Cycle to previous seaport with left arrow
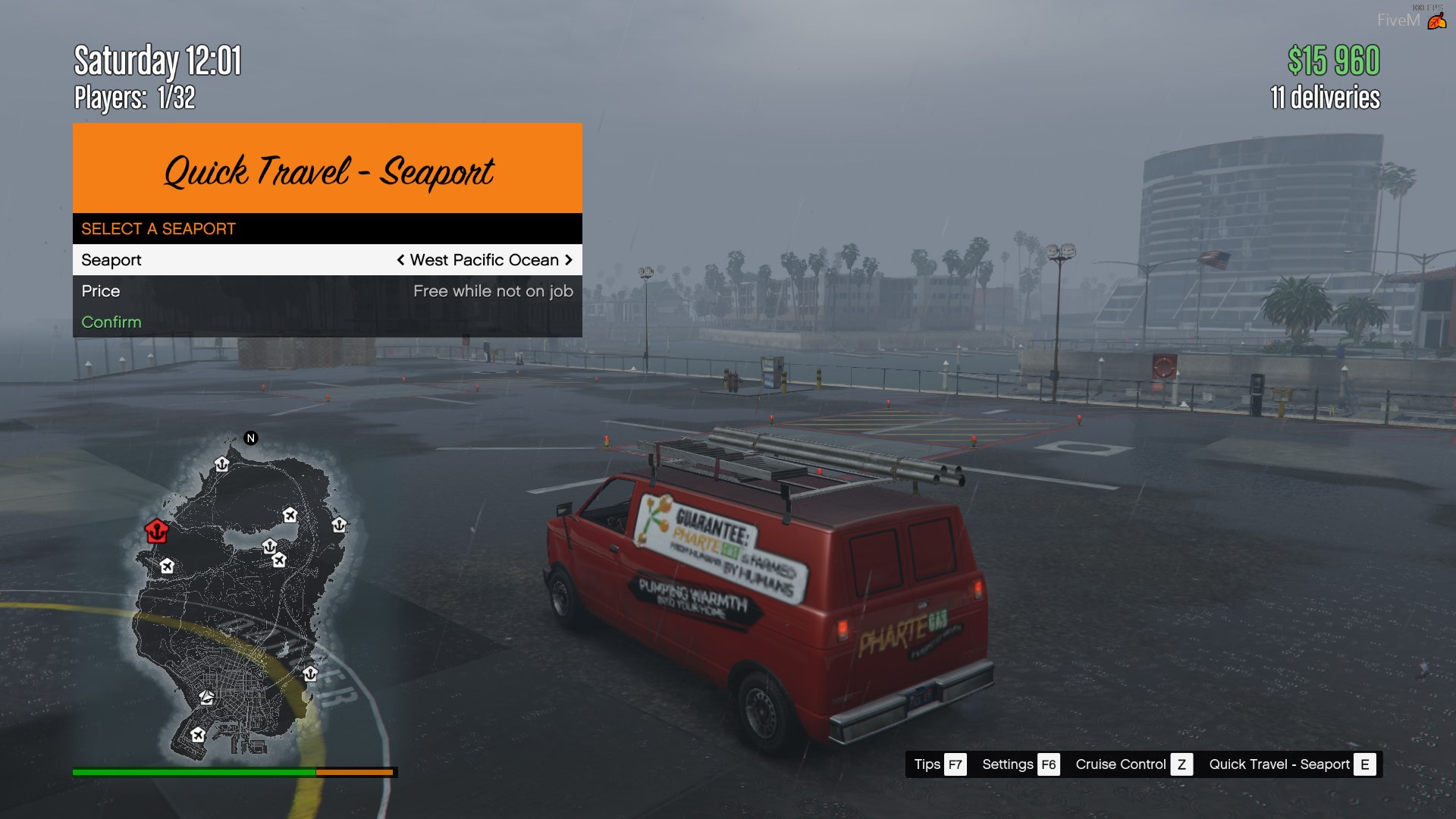 [x=400, y=260]
